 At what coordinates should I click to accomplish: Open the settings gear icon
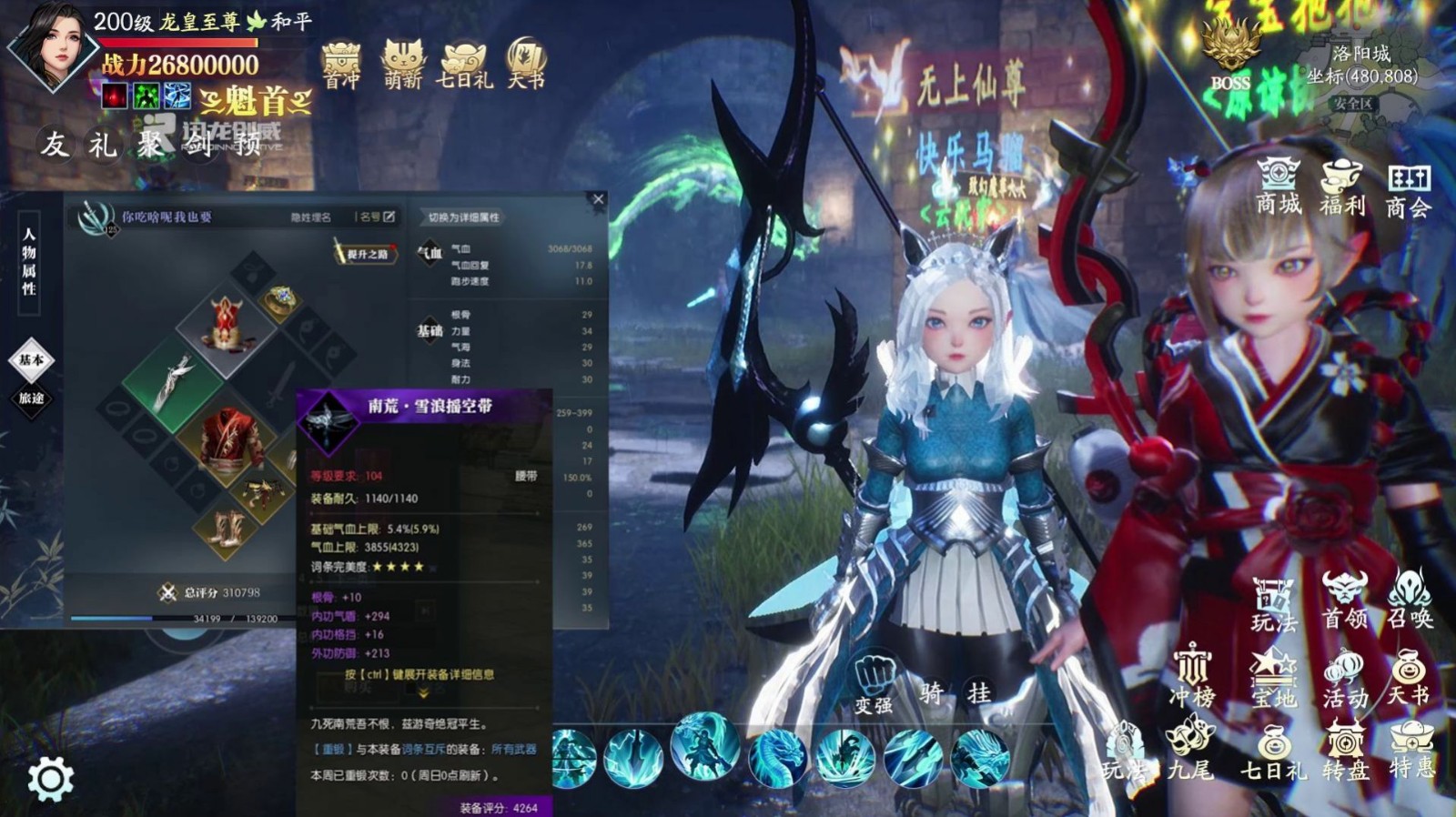[x=50, y=779]
